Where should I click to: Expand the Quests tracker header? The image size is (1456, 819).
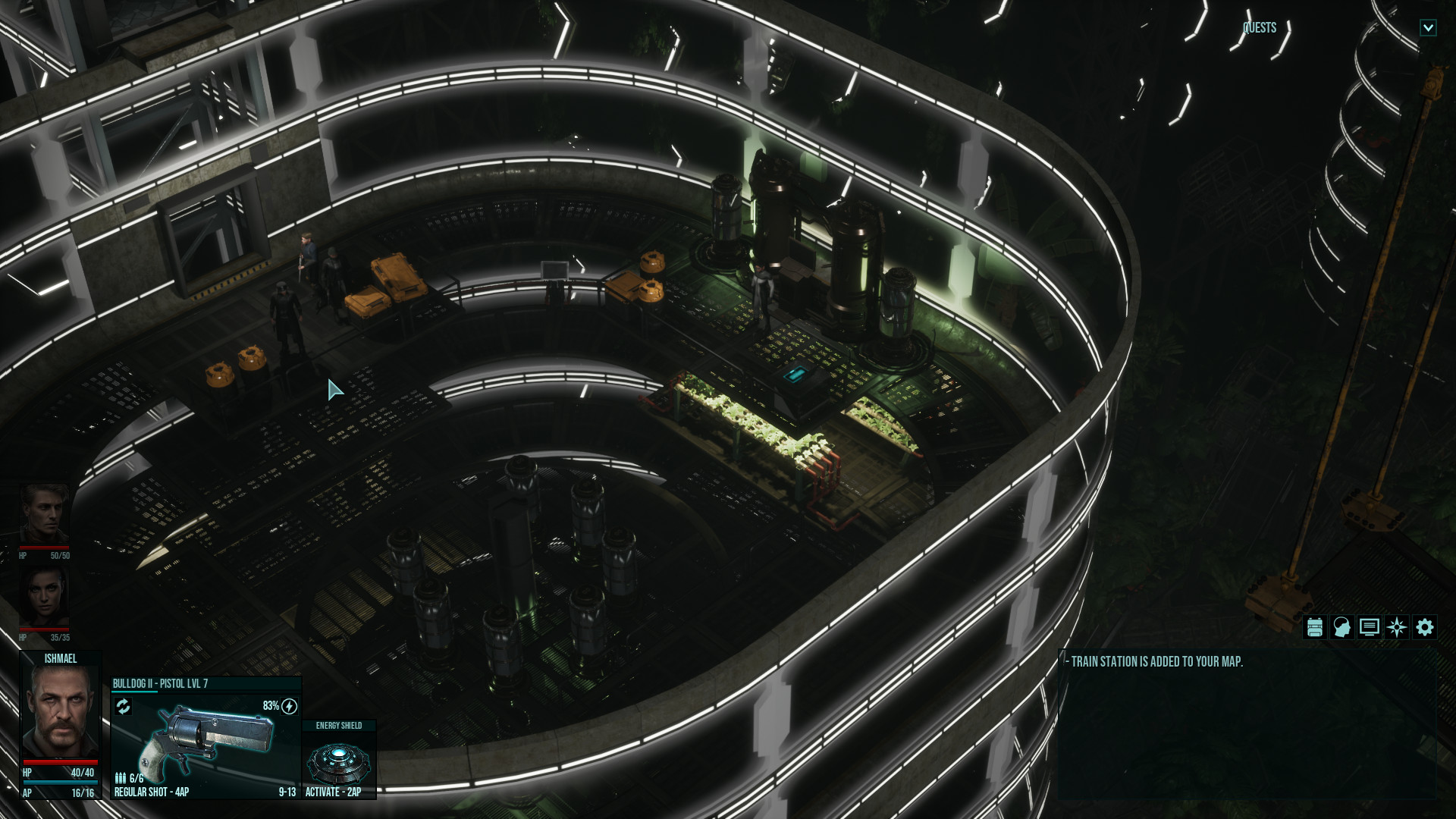coord(1260,28)
